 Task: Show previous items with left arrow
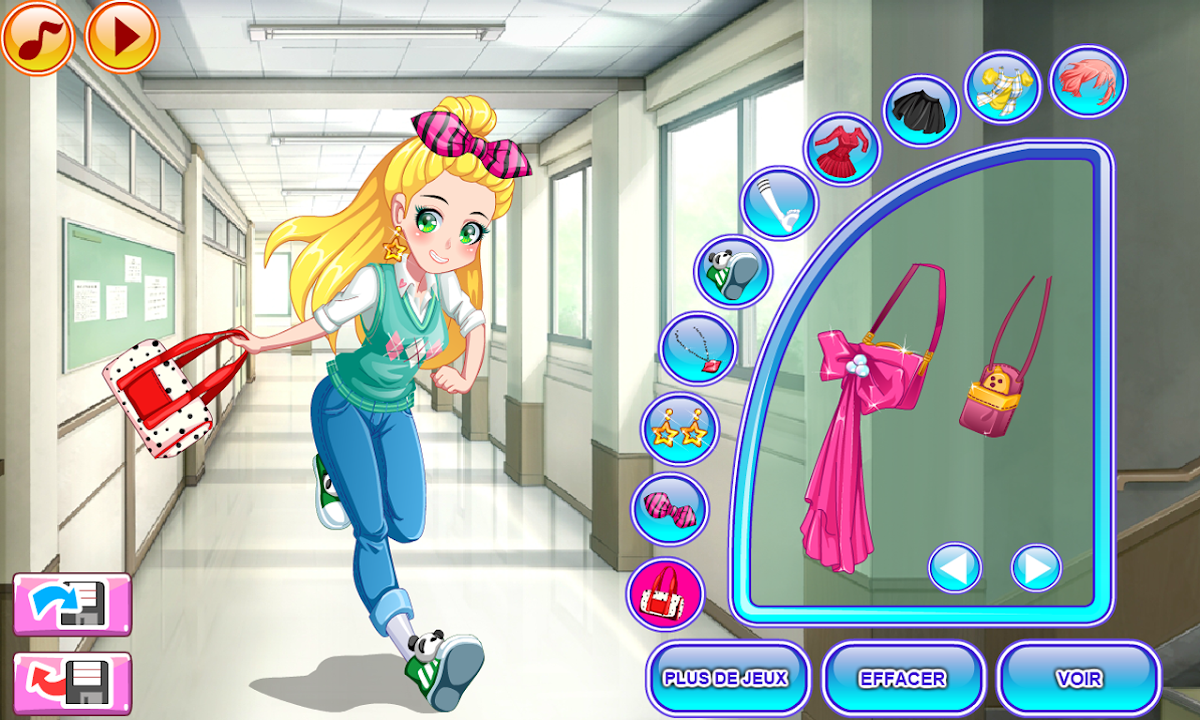(954, 568)
